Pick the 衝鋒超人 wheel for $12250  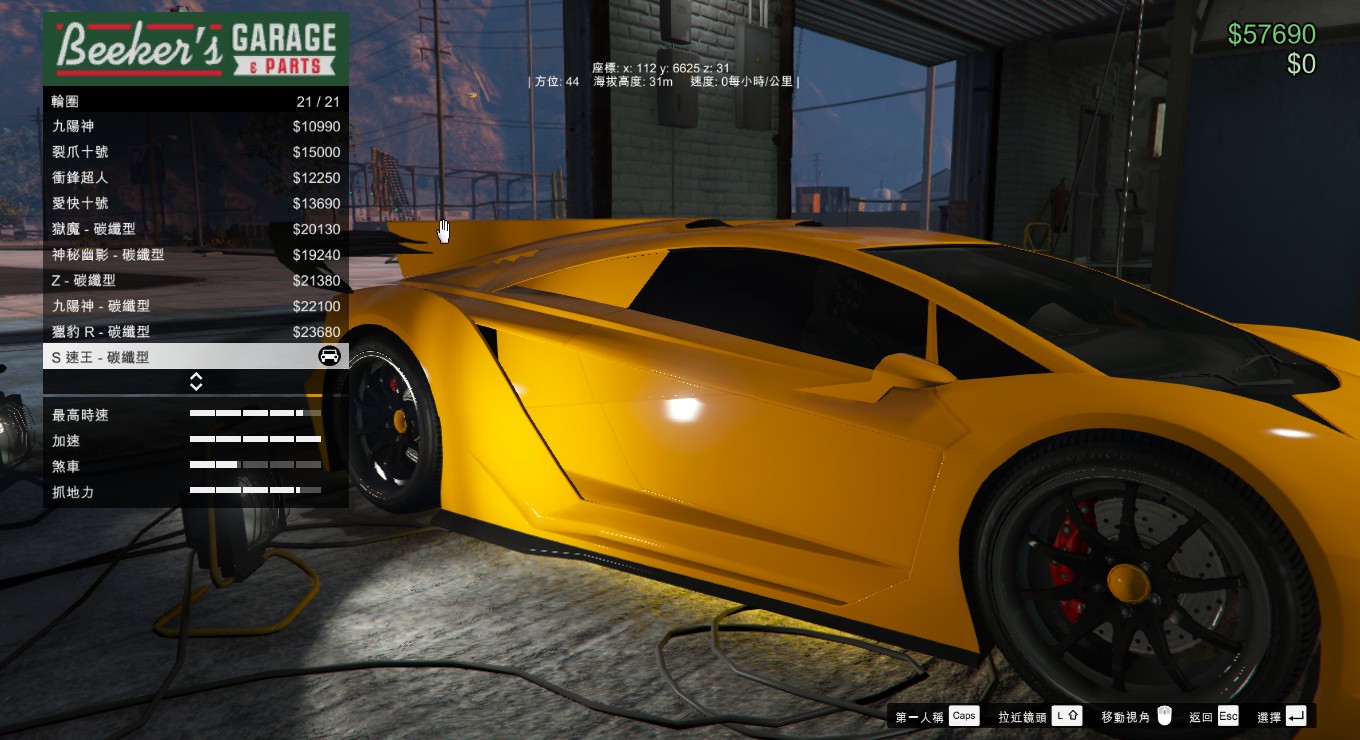[x=195, y=178]
